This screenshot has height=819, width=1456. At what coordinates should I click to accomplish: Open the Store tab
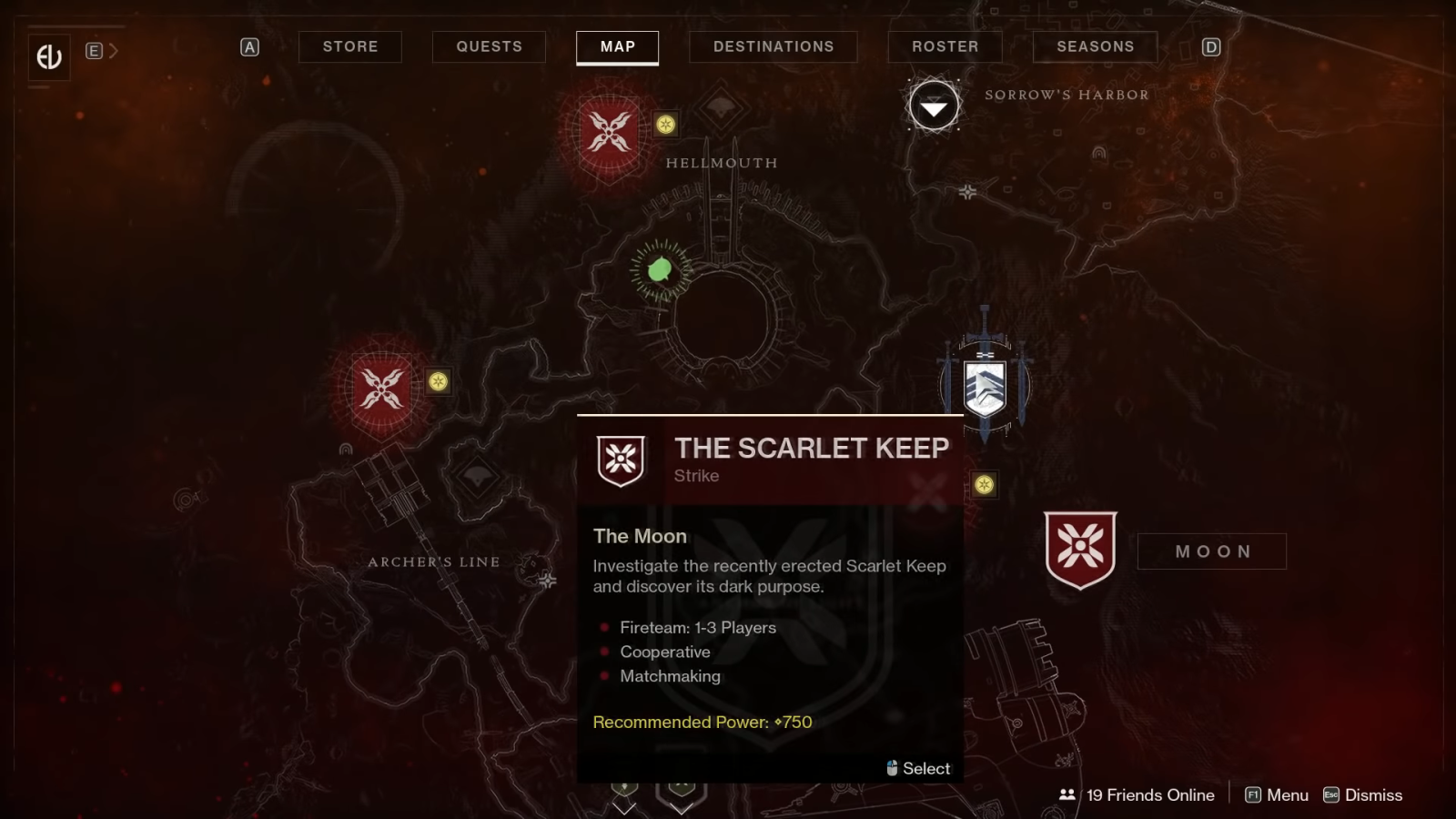(350, 46)
